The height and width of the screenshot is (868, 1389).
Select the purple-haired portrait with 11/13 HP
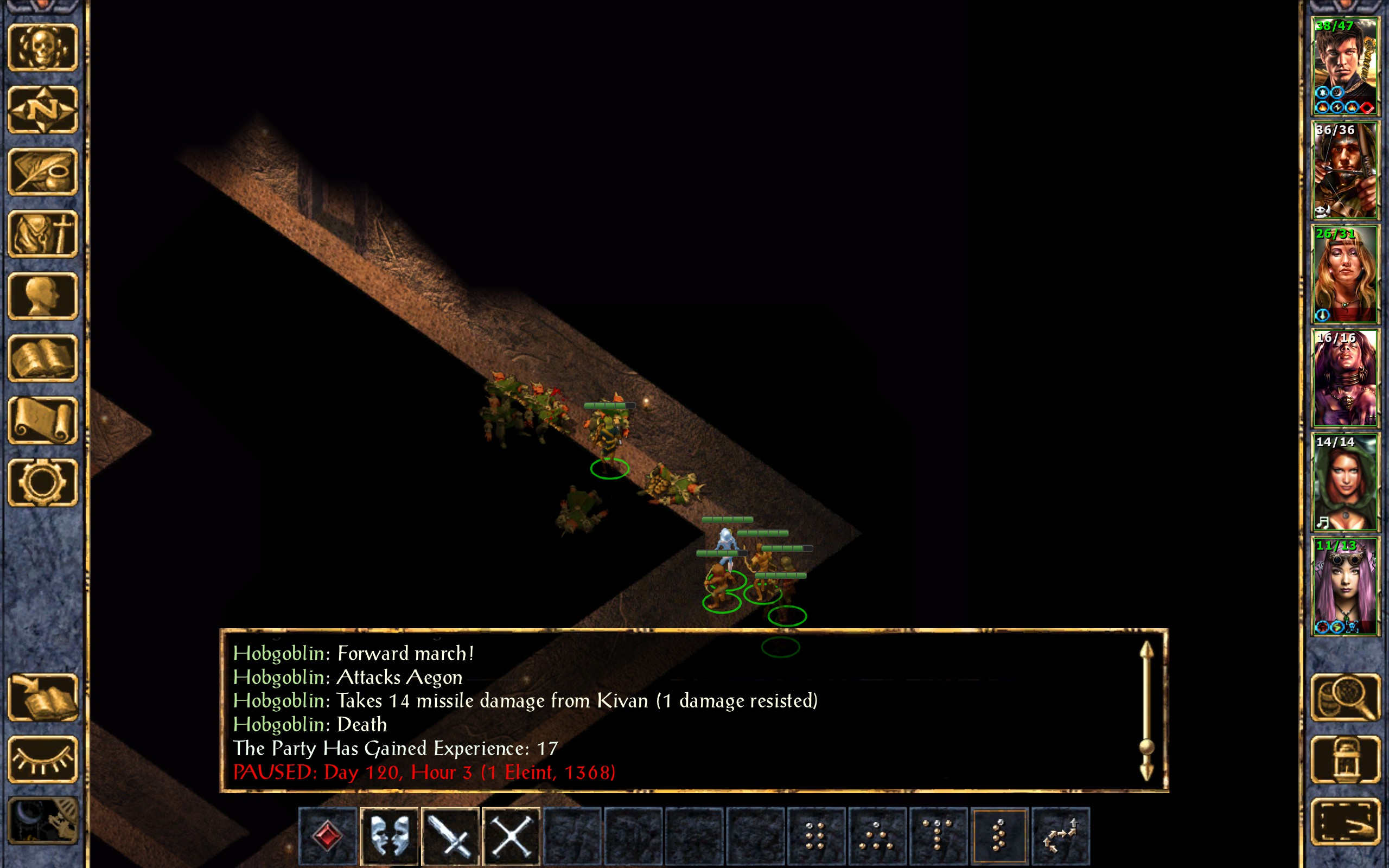coord(1345,585)
